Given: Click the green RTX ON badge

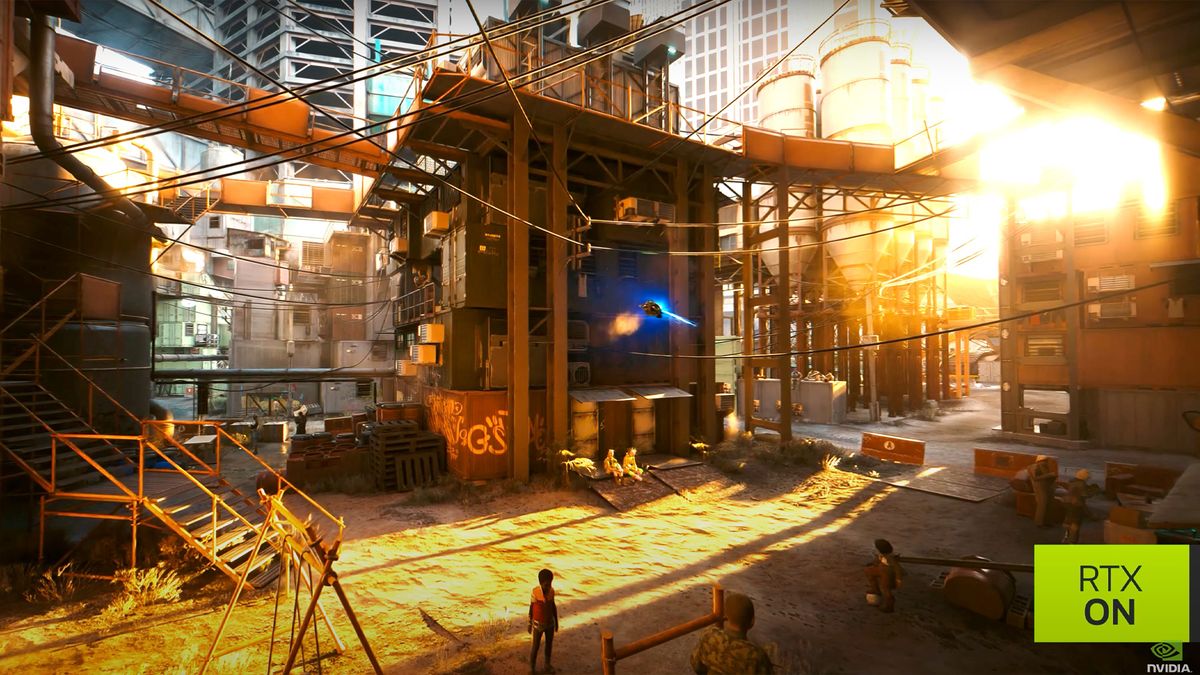Looking at the screenshot, I should 1110,593.
